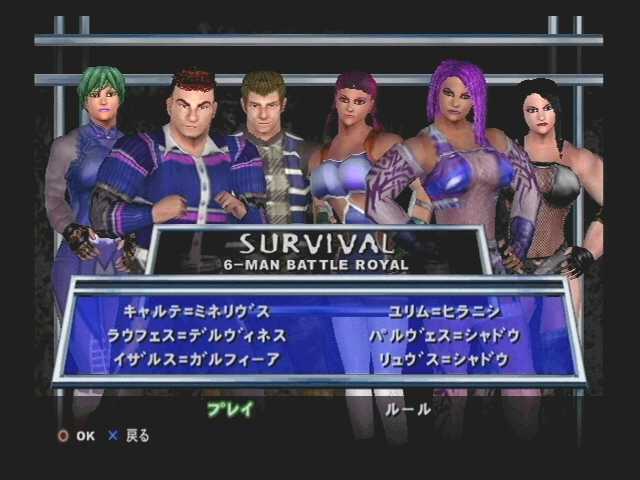640x480 pixels.
Task: Select wrestler キャルテ=ミネリヴァ in the roster
Action: point(196,311)
